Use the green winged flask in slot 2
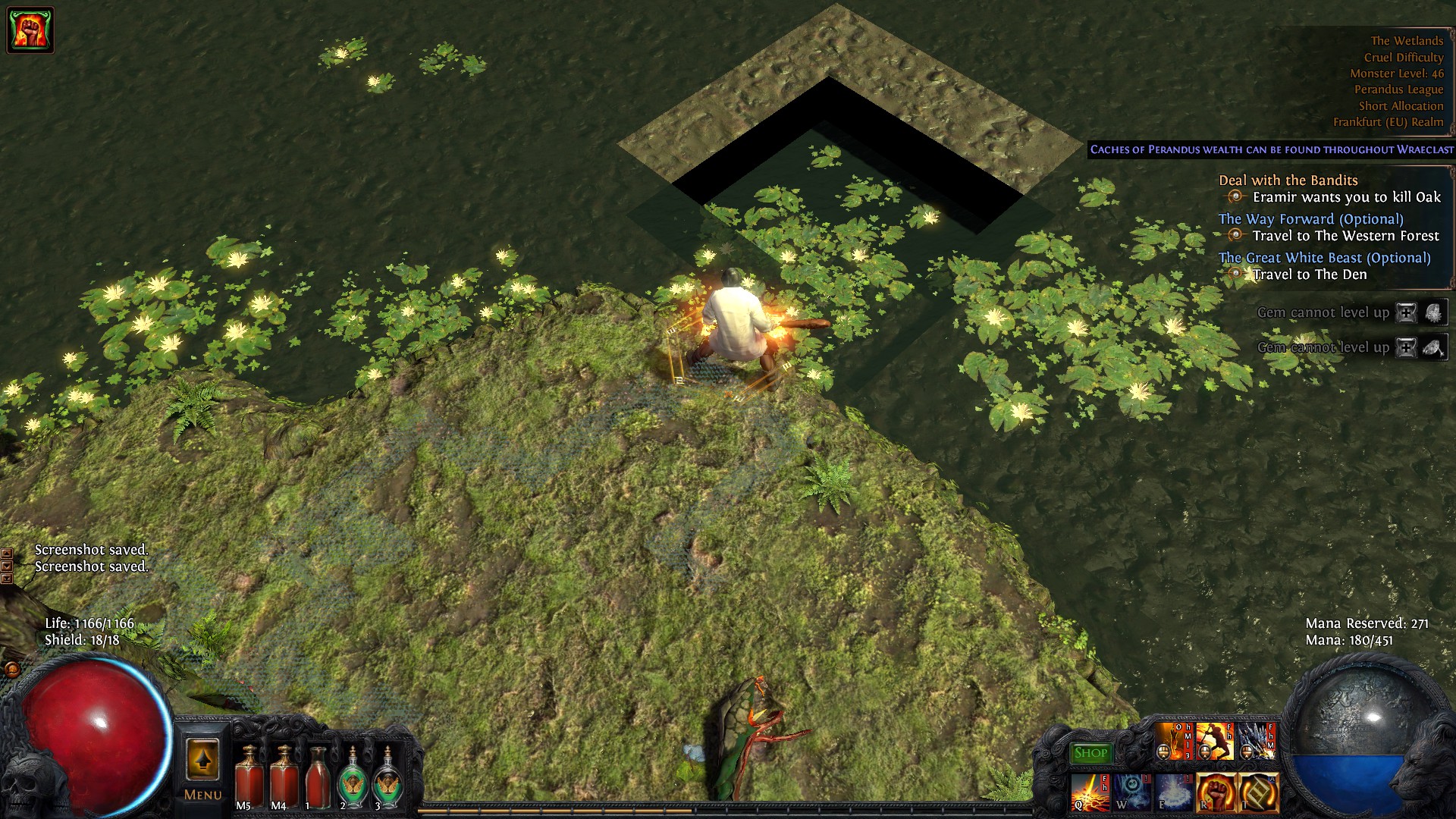 click(x=353, y=775)
